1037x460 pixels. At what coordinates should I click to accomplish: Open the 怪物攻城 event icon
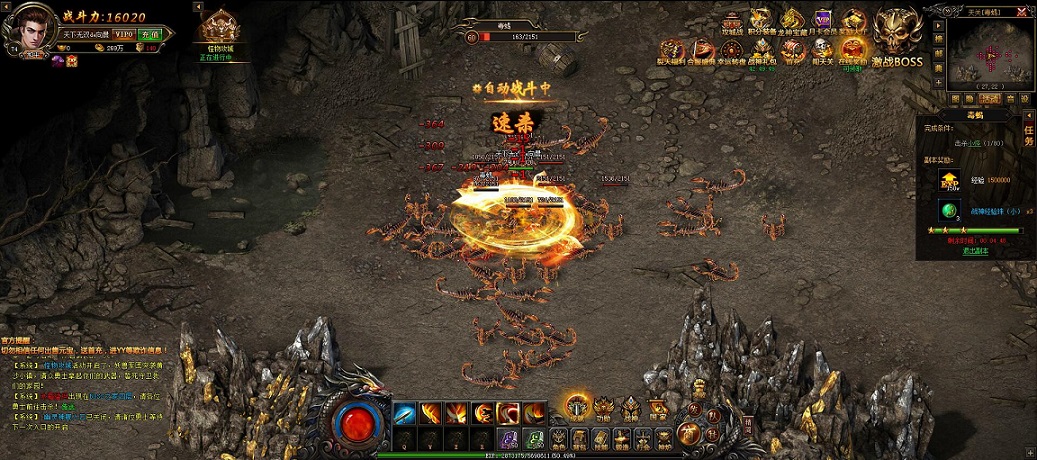coord(218,32)
